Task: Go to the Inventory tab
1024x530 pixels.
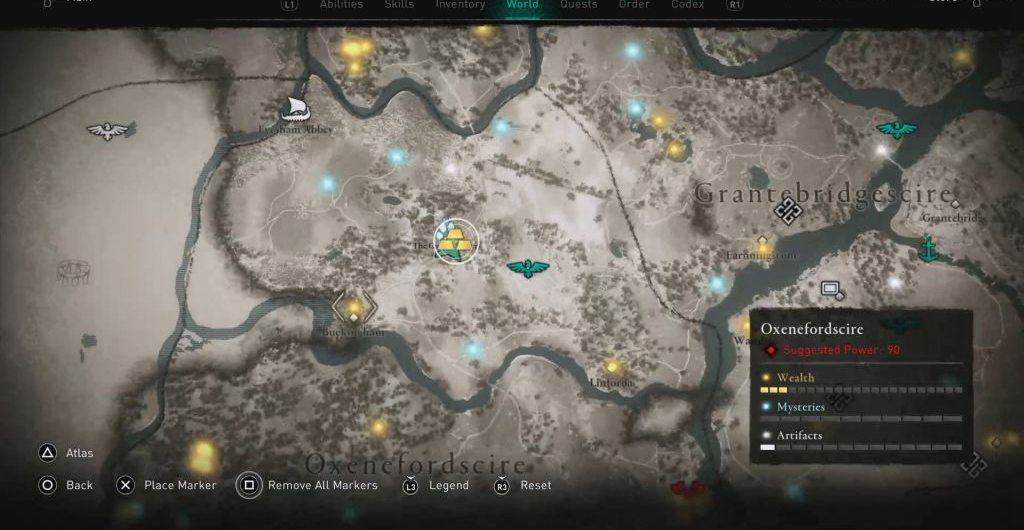Action: pyautogui.click(x=460, y=5)
